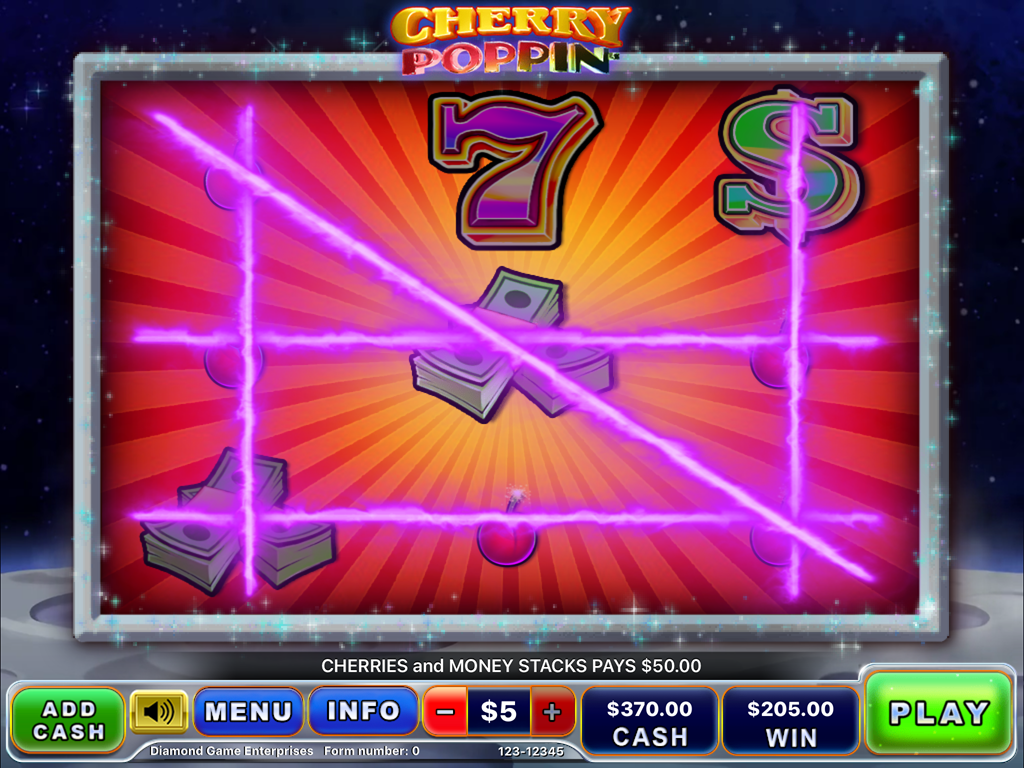Increase the bet with the plus button
Image resolution: width=1024 pixels, height=768 pixels.
coord(553,712)
